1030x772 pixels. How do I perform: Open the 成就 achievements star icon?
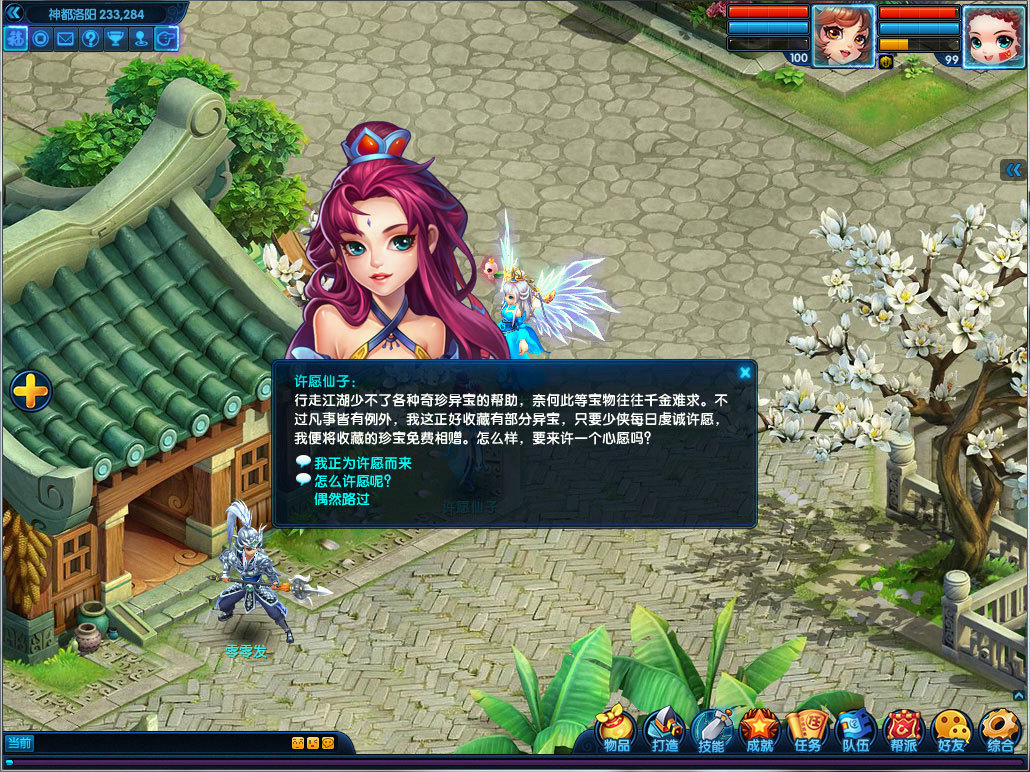pyautogui.click(x=760, y=732)
